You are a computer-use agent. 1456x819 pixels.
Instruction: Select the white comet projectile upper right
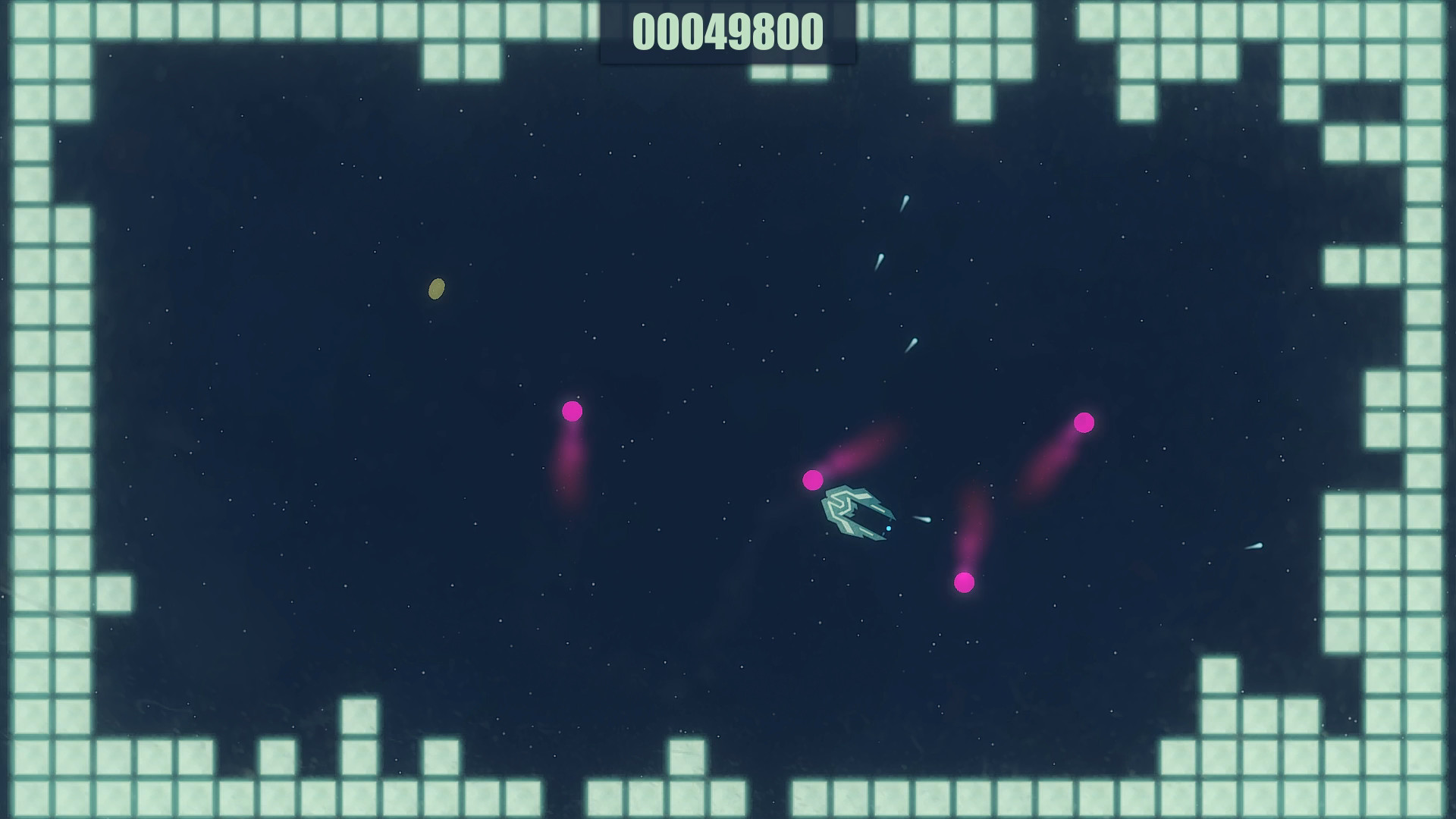click(x=905, y=199)
